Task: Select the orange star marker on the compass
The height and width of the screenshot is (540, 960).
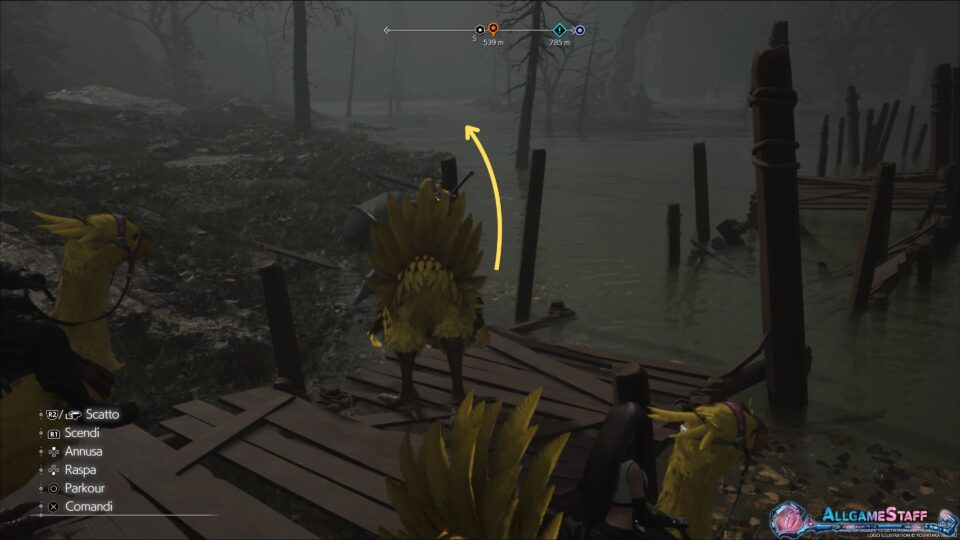Action: coord(493,30)
